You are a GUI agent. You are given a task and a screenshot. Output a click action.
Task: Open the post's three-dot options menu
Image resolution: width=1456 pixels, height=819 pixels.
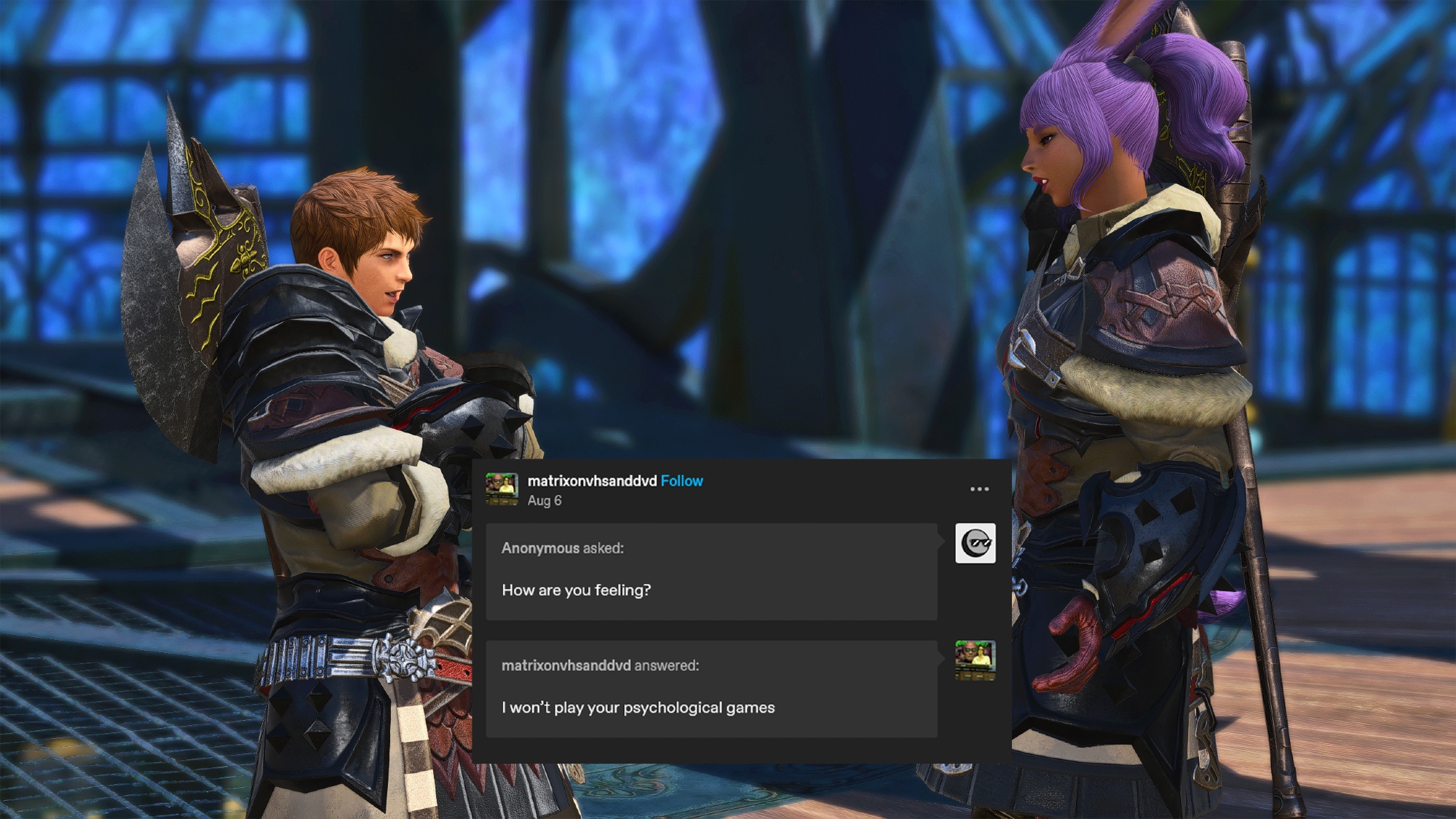[979, 489]
